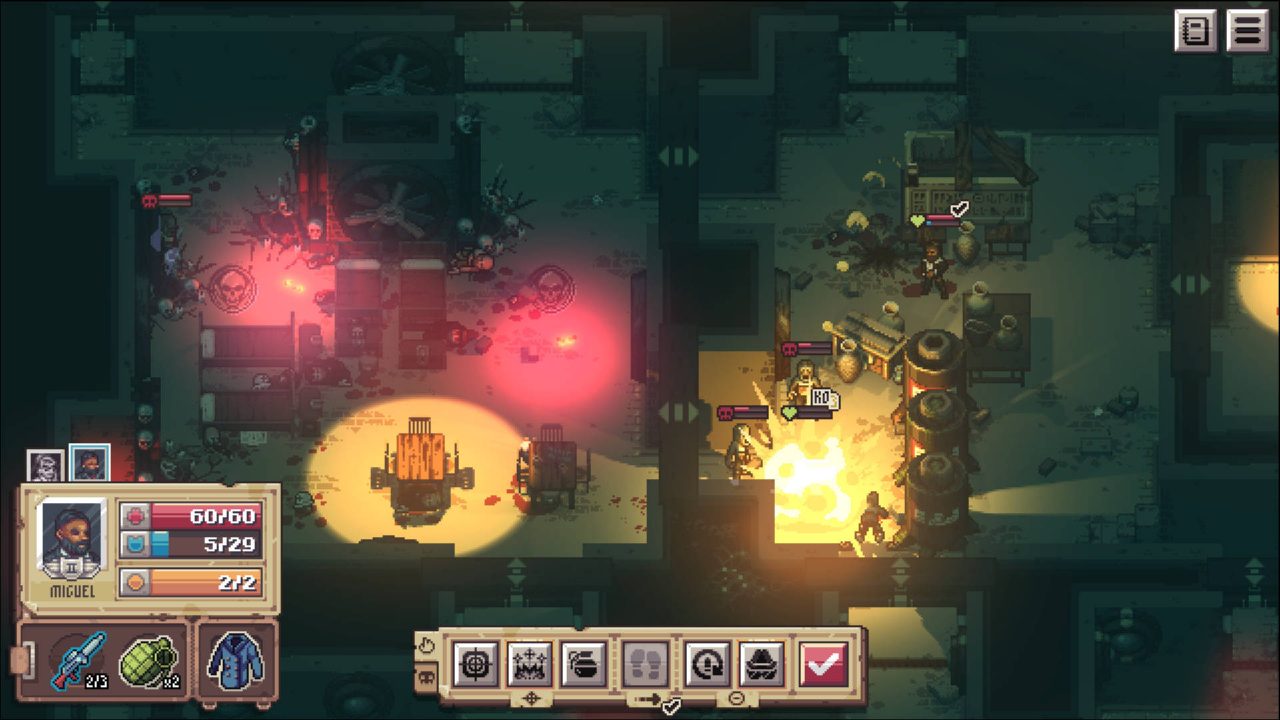This screenshot has width=1280, height=720.
Task: Select the green grenade item slot
Action: (x=148, y=661)
